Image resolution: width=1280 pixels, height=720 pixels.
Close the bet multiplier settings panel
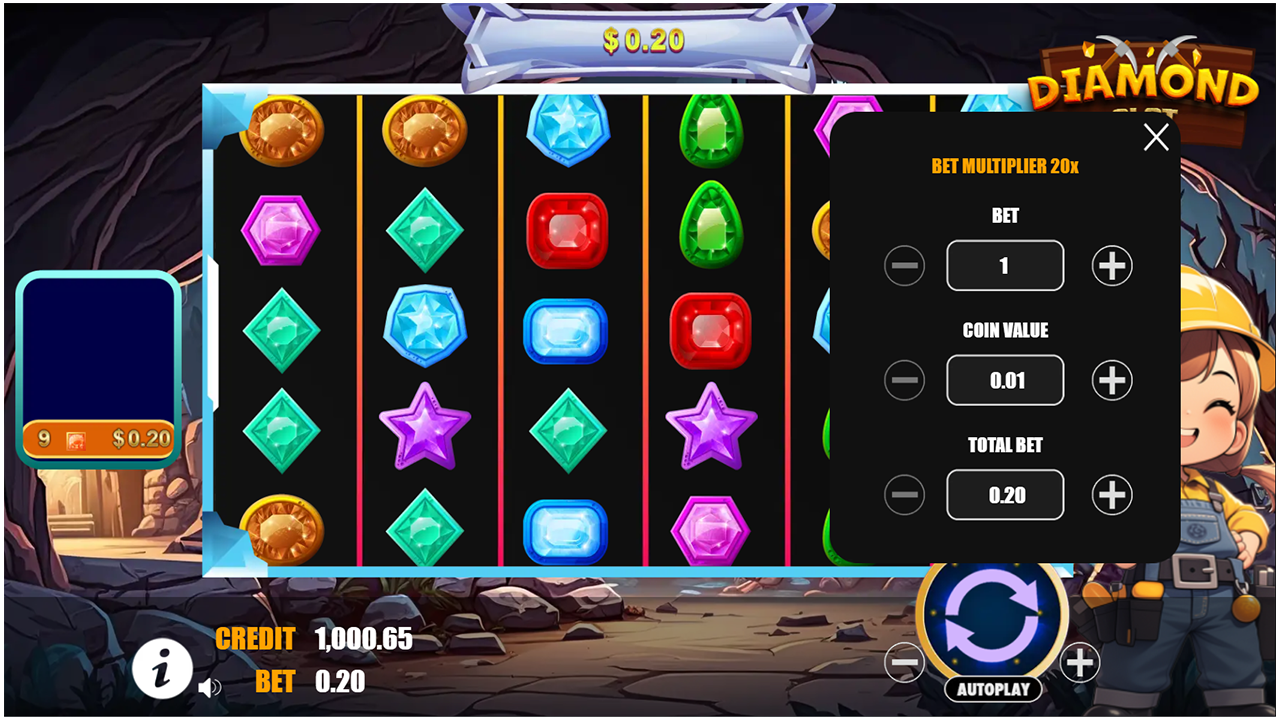coord(1156,137)
